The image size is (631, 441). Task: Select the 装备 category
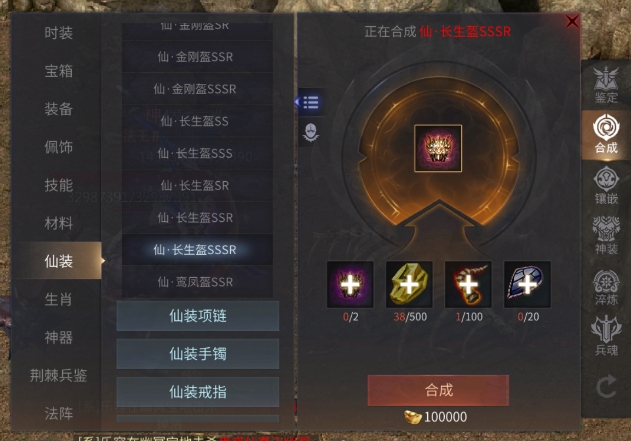pos(58,109)
